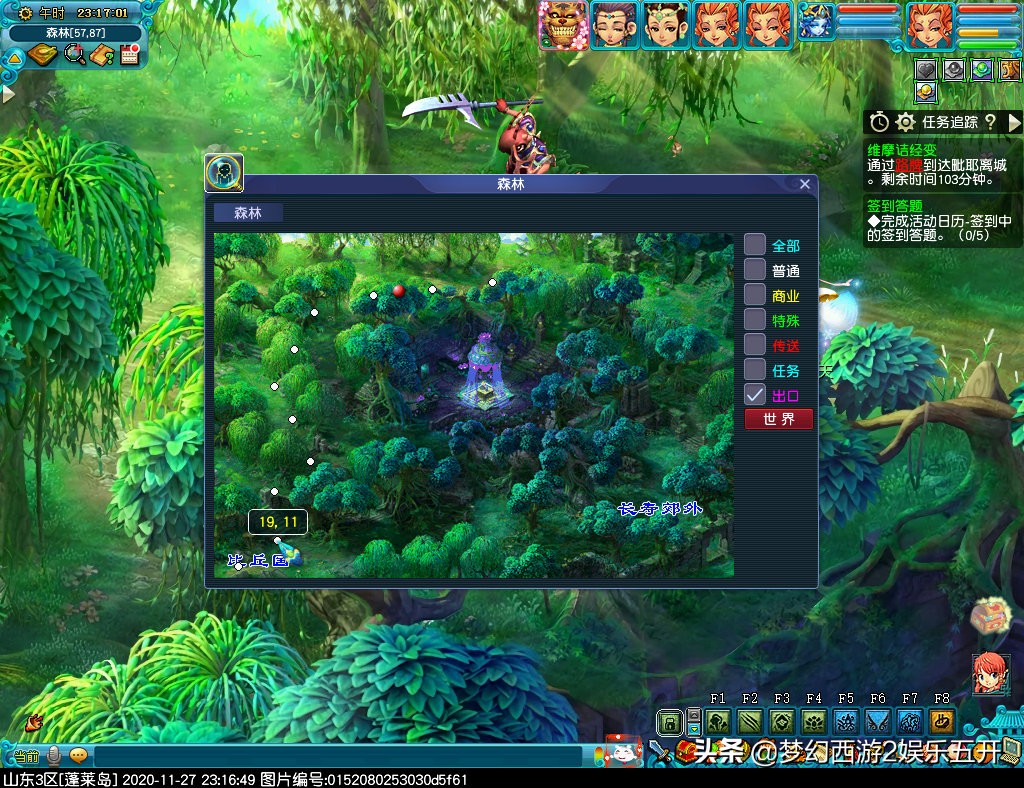1024x788 pixels.
Task: Close the 森林 map window
Action: pos(805,184)
